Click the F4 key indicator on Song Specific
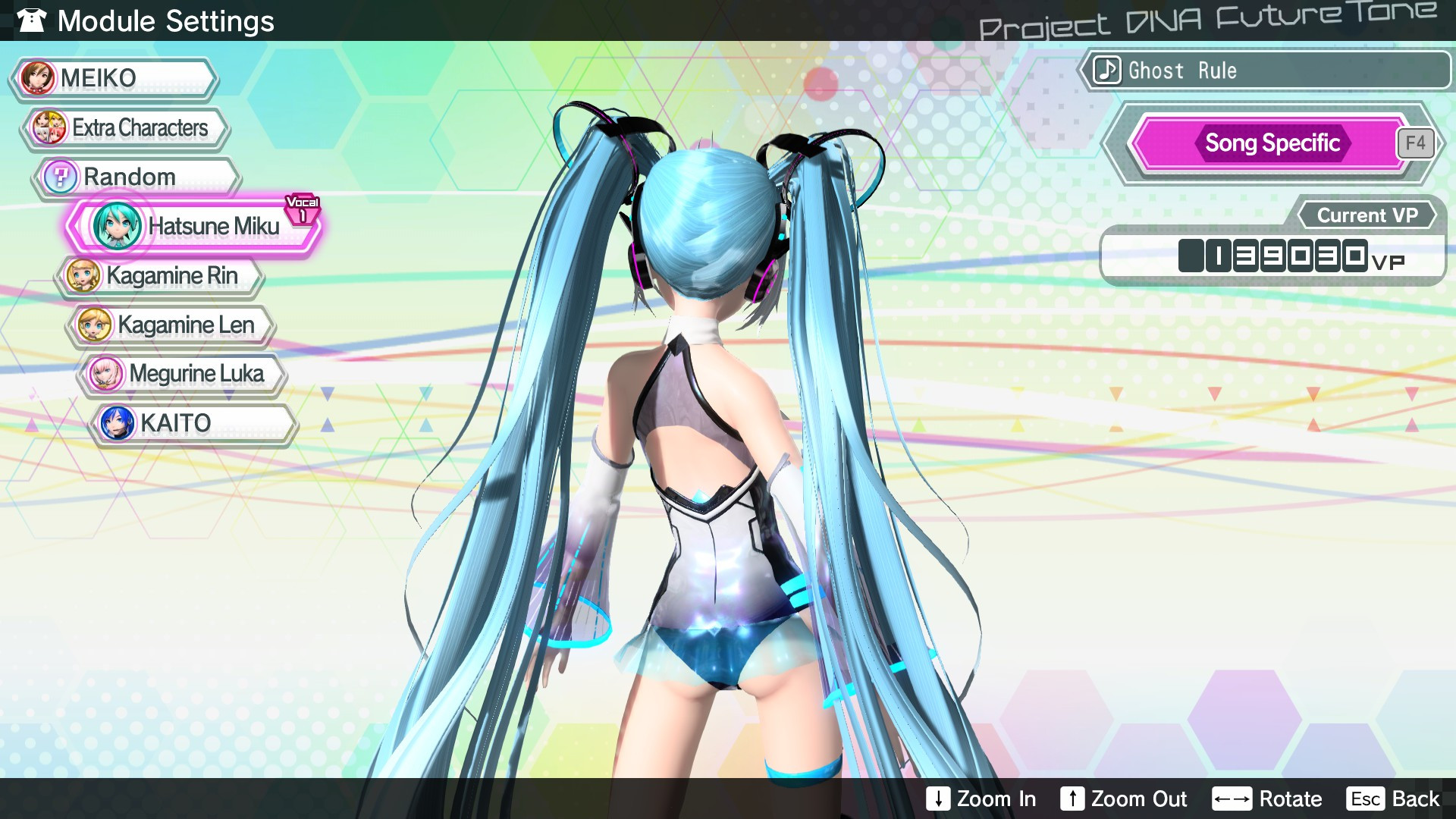Screen dimensions: 1456x819 pos(1417,142)
